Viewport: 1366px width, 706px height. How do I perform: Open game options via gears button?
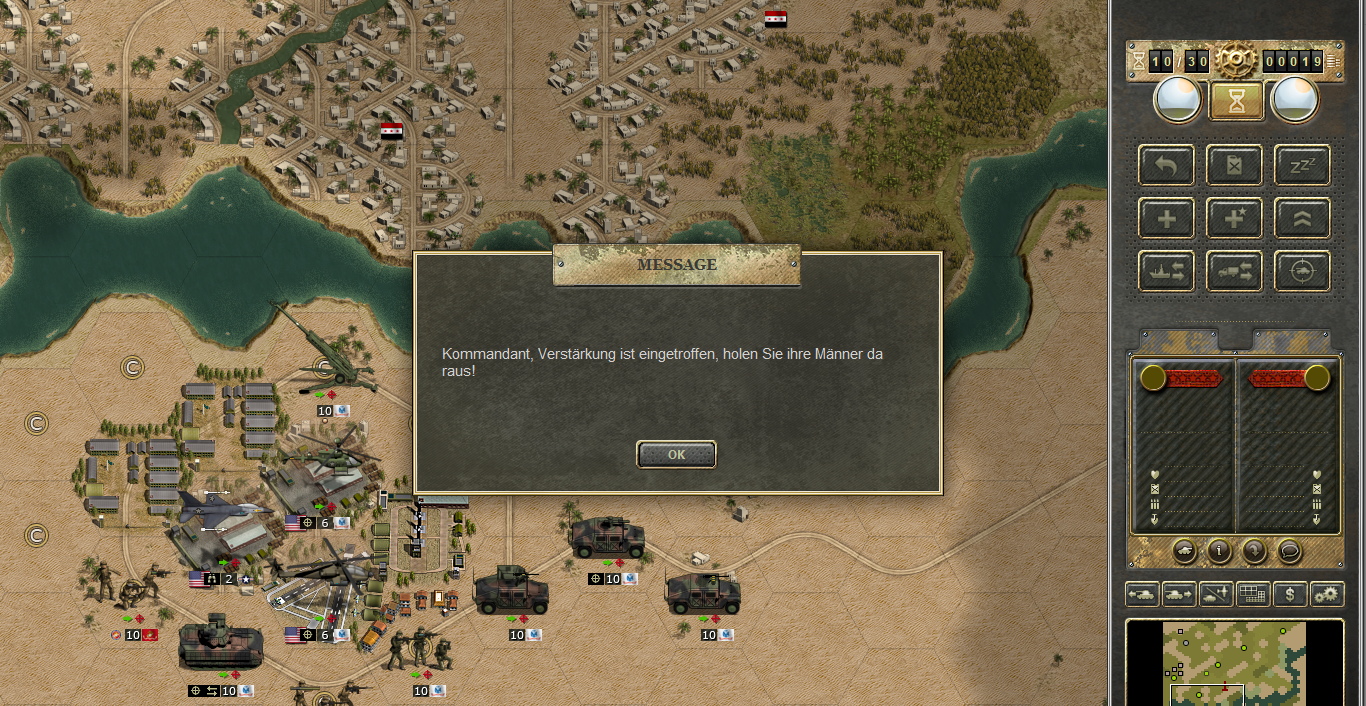(1327, 594)
